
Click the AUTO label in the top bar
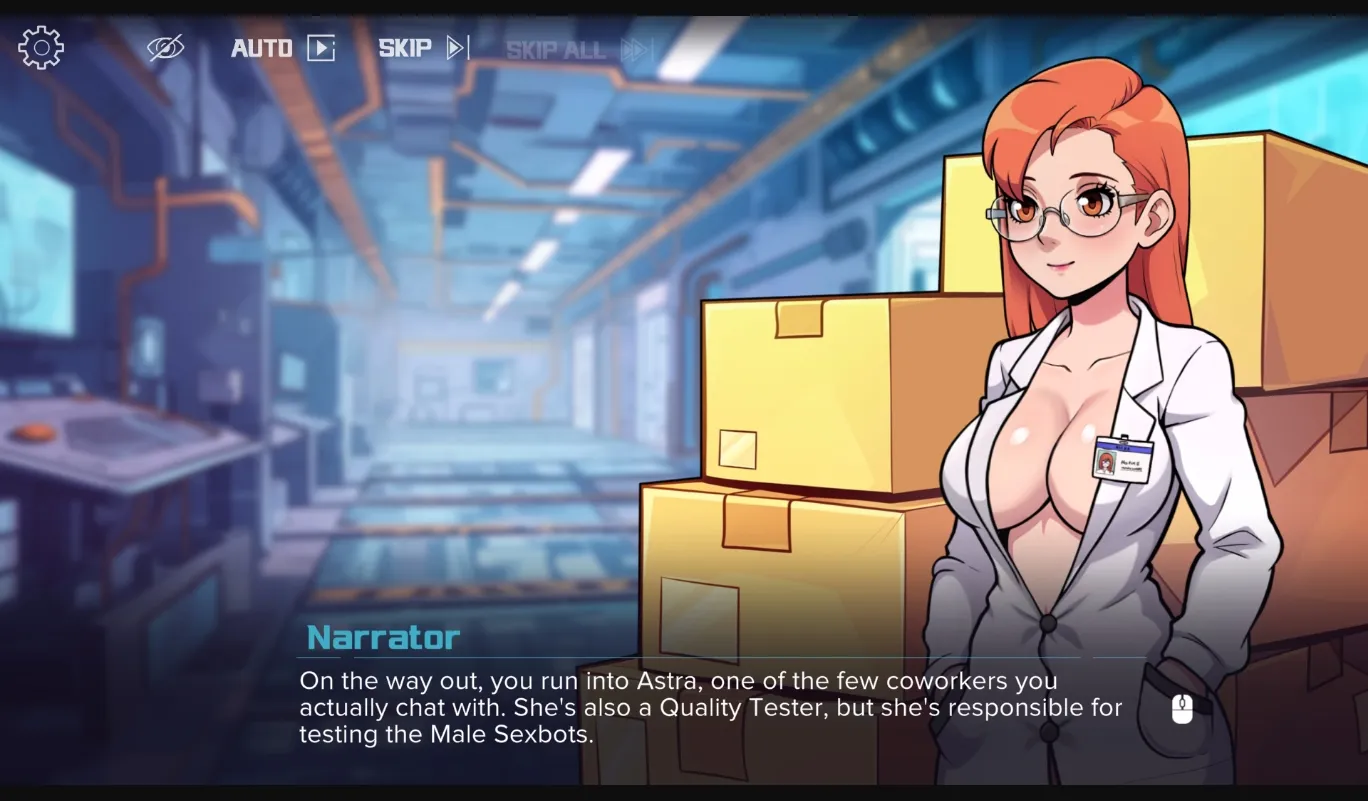coord(261,47)
